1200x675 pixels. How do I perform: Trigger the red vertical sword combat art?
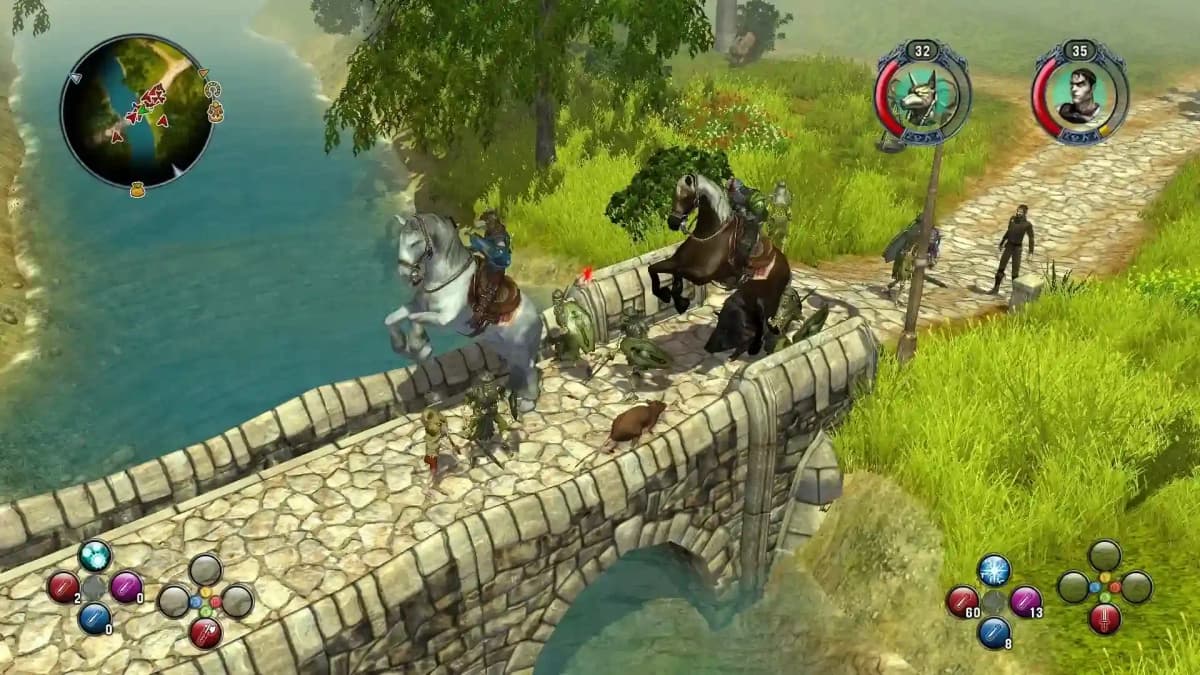tap(1105, 619)
